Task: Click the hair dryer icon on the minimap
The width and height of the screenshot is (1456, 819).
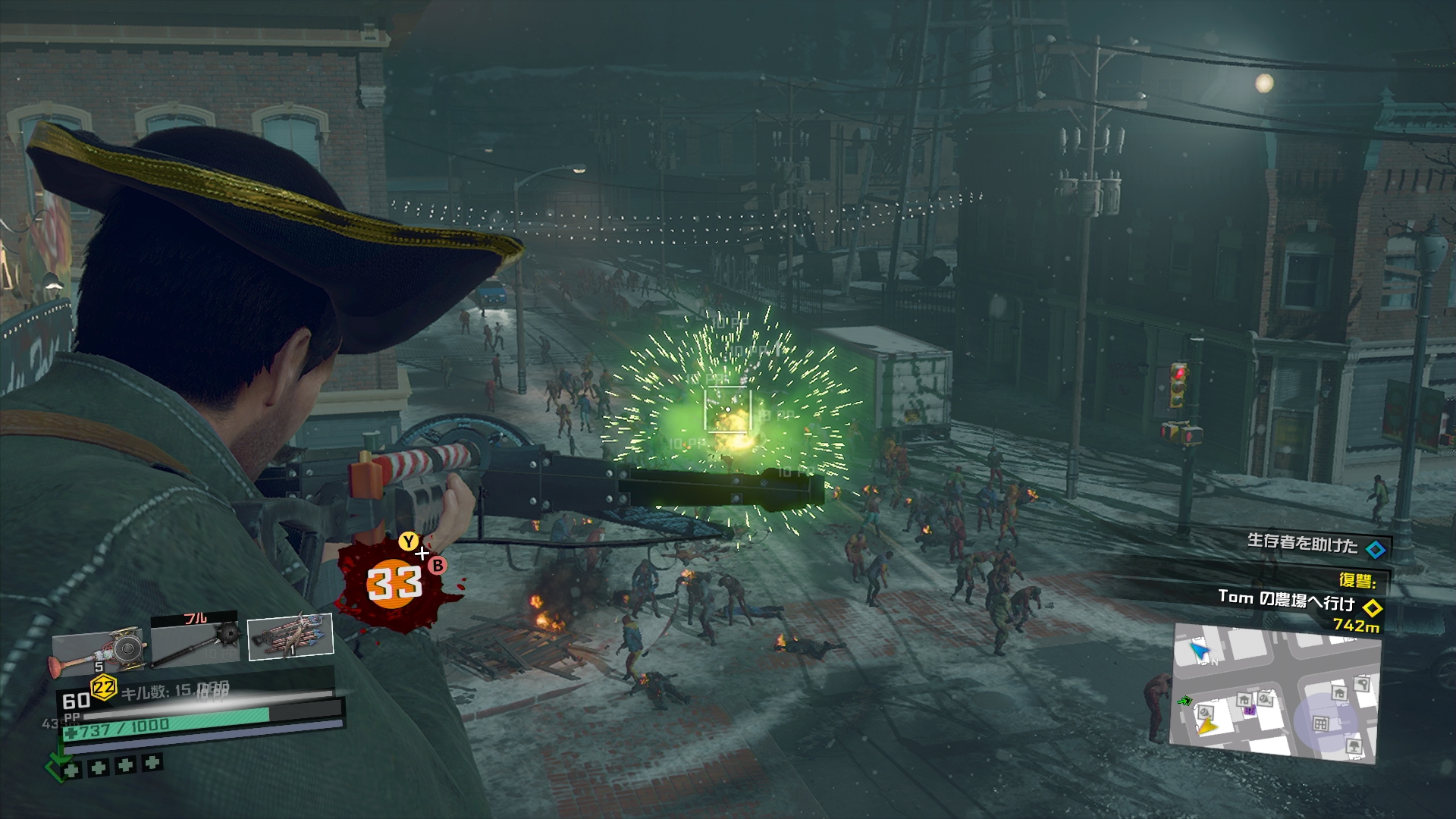Action: [x=1361, y=685]
